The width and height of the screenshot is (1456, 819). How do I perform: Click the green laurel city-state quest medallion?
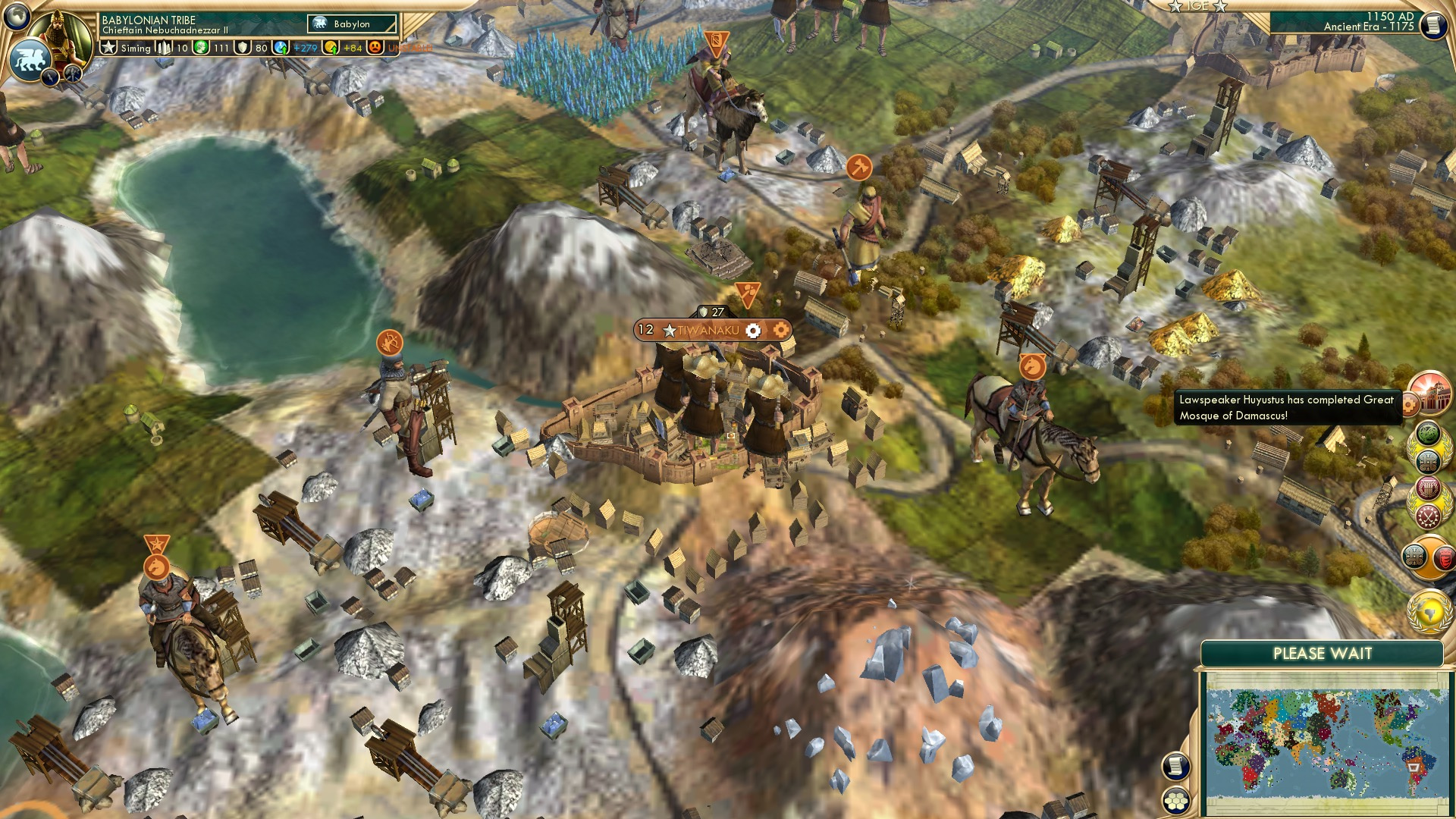tap(1429, 432)
